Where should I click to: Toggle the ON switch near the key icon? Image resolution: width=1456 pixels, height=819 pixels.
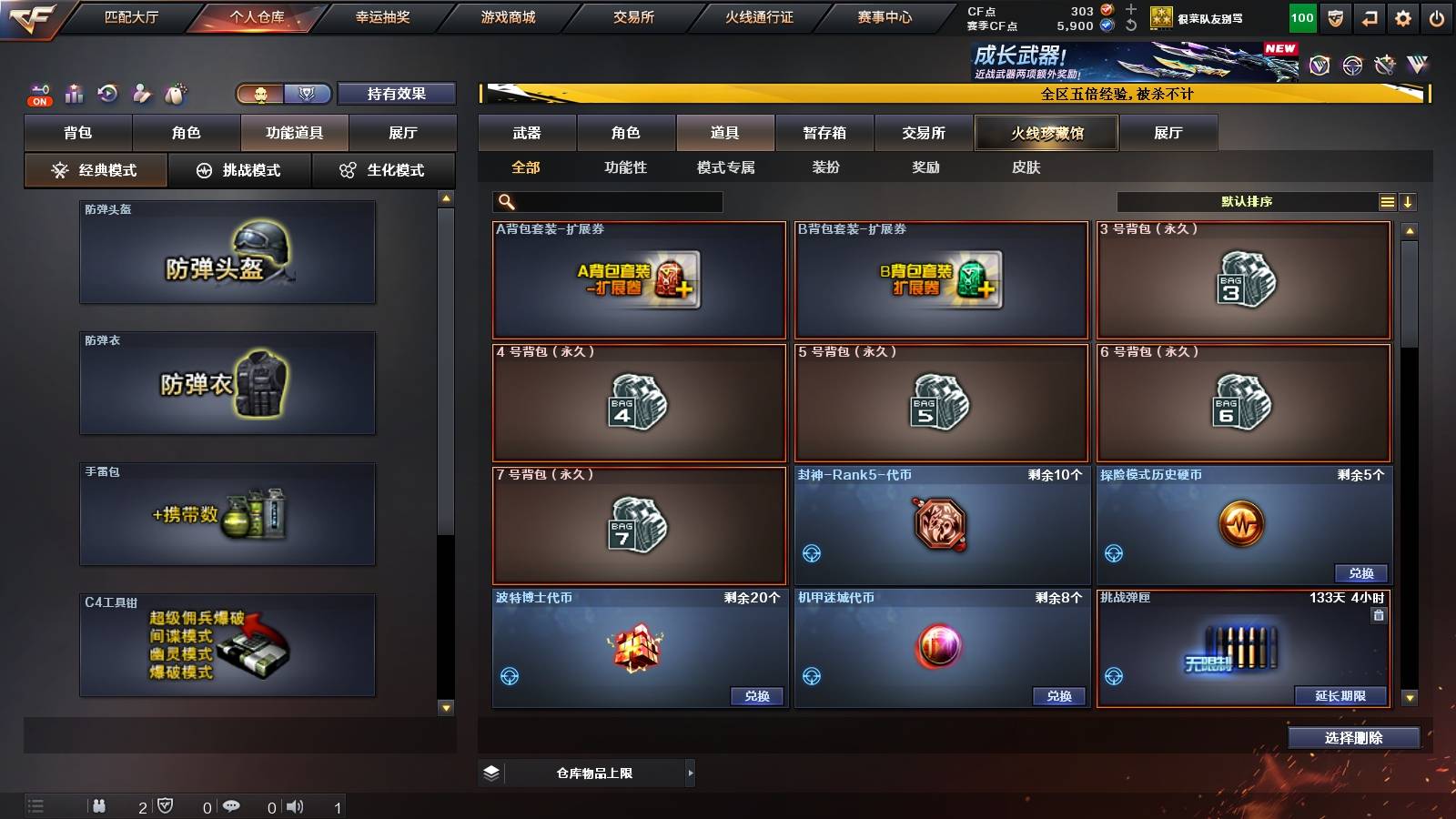(x=38, y=100)
